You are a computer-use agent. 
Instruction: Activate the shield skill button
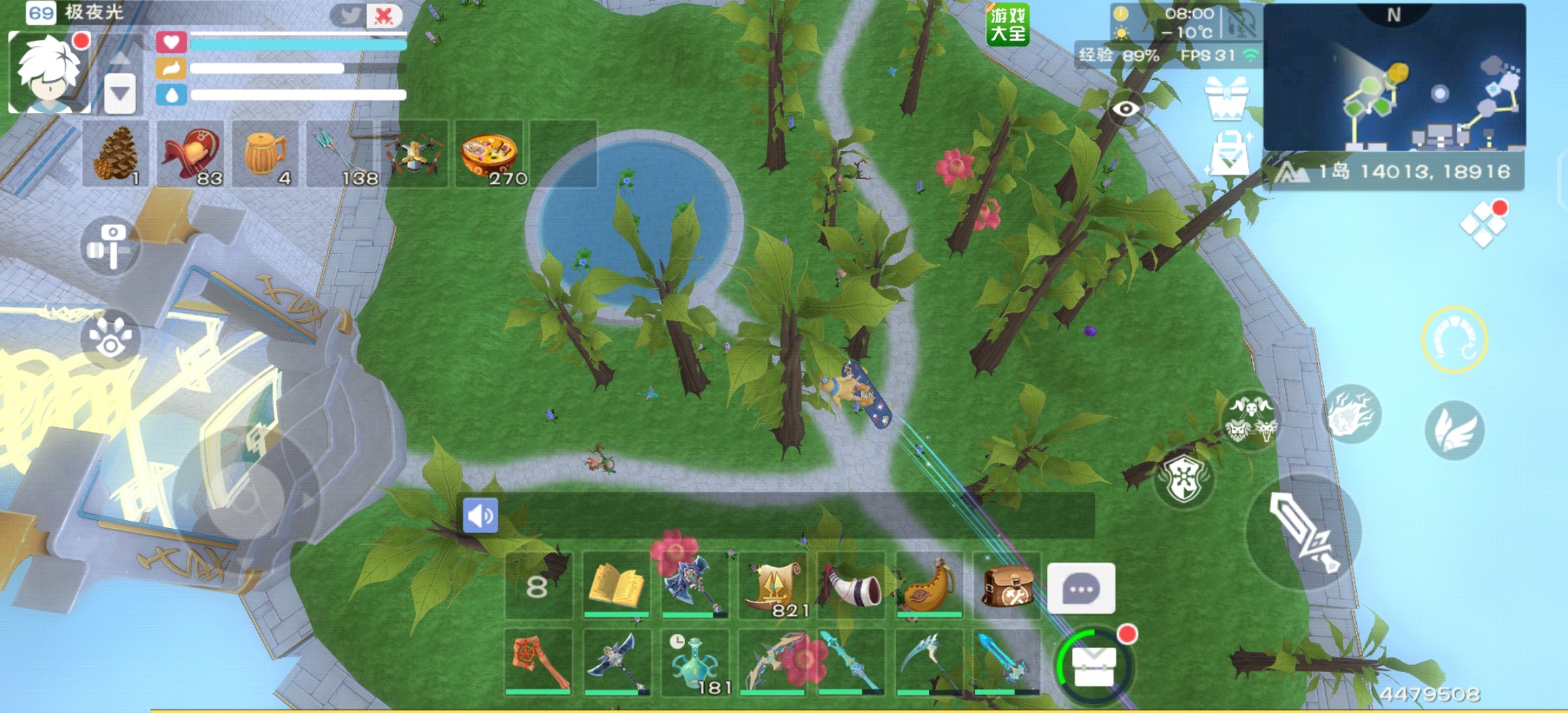1184,479
